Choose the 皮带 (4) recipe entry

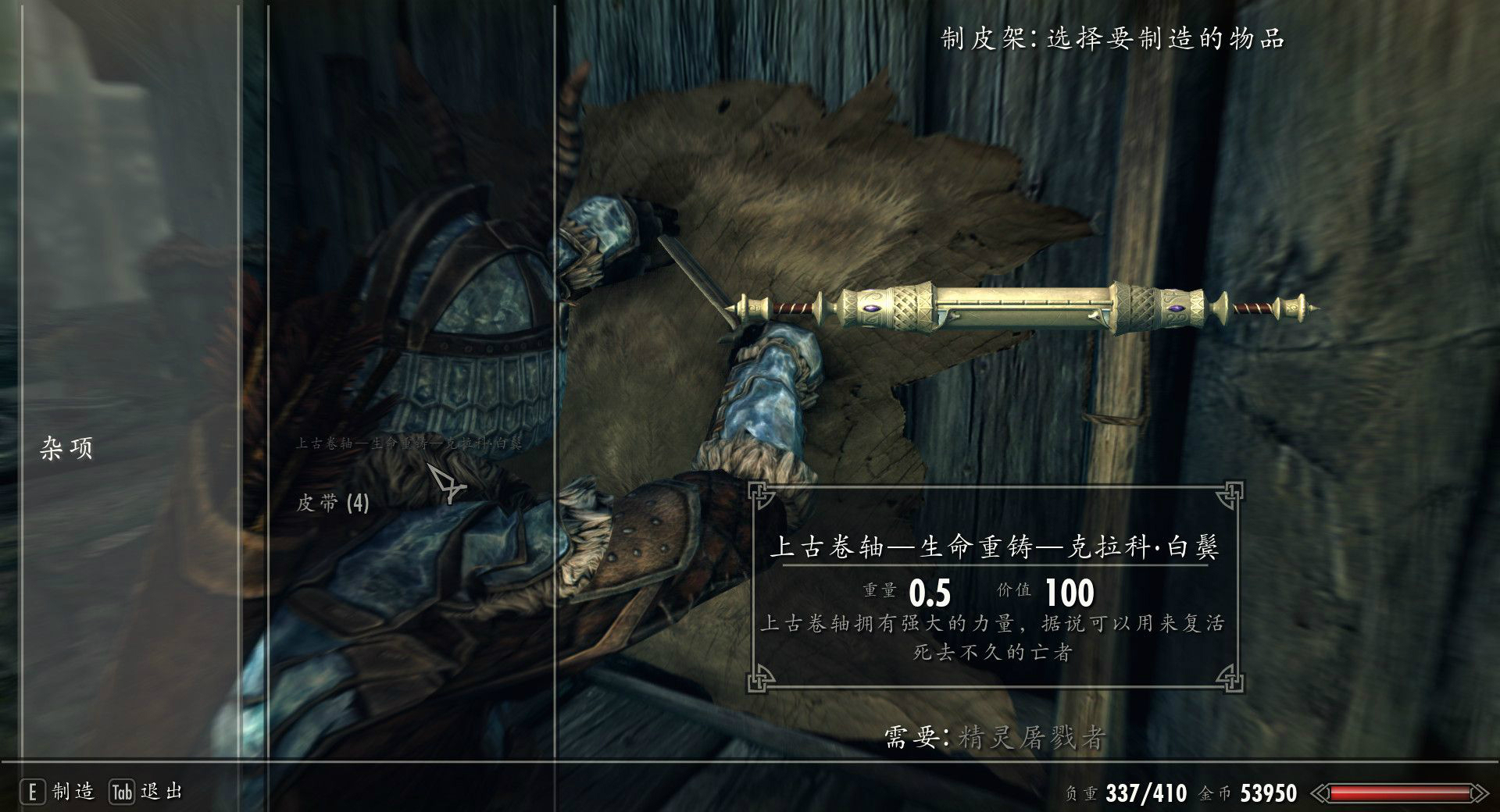click(x=332, y=503)
